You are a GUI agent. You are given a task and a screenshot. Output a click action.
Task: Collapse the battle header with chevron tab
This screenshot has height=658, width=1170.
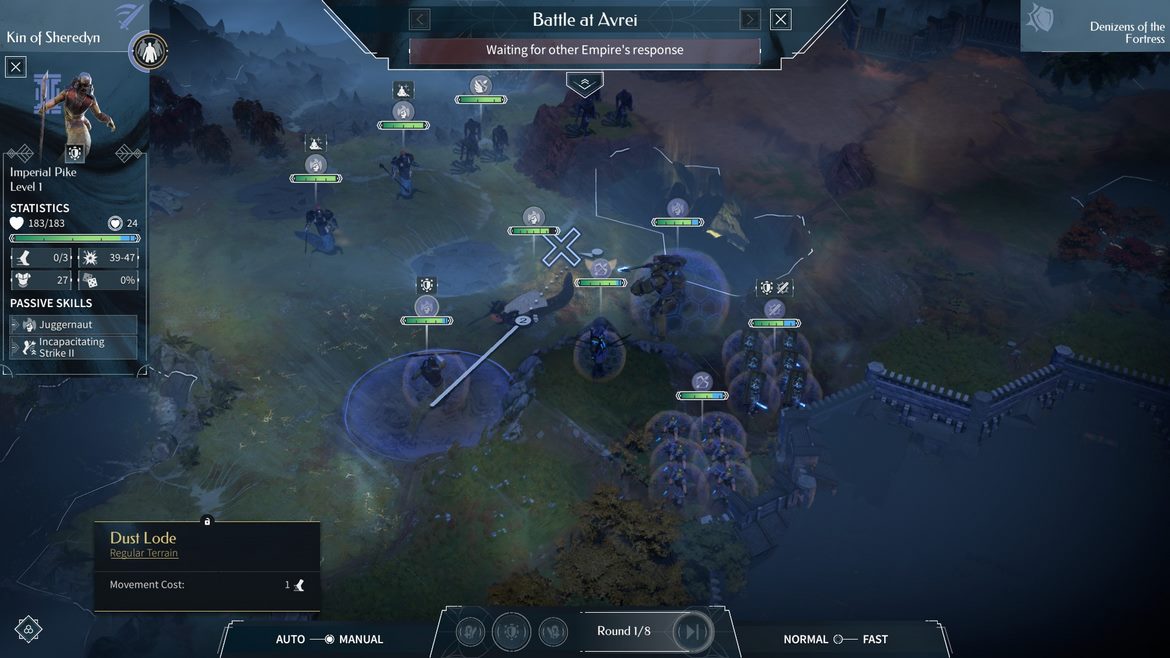[x=585, y=83]
